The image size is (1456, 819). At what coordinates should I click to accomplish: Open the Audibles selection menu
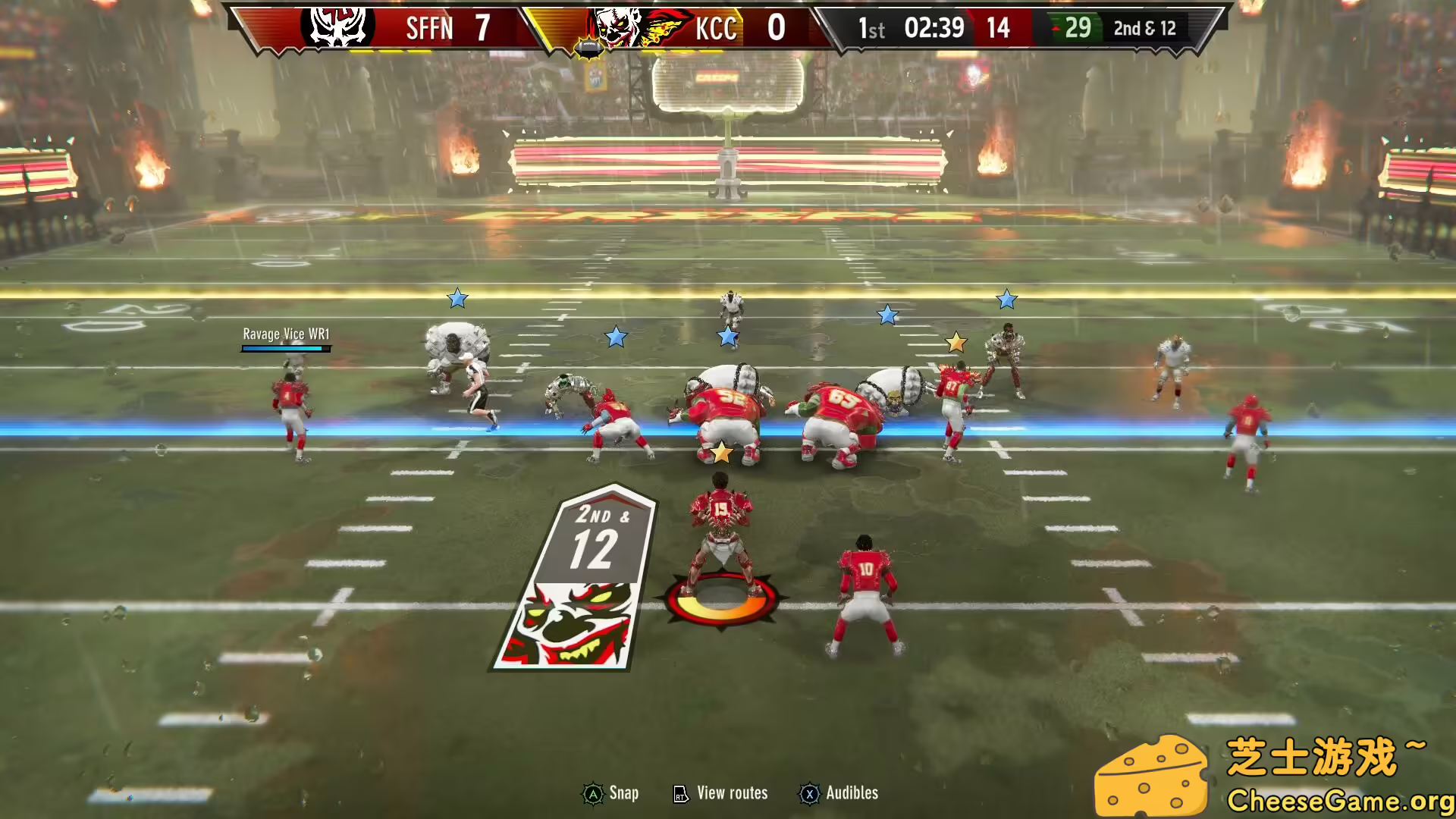(x=852, y=793)
